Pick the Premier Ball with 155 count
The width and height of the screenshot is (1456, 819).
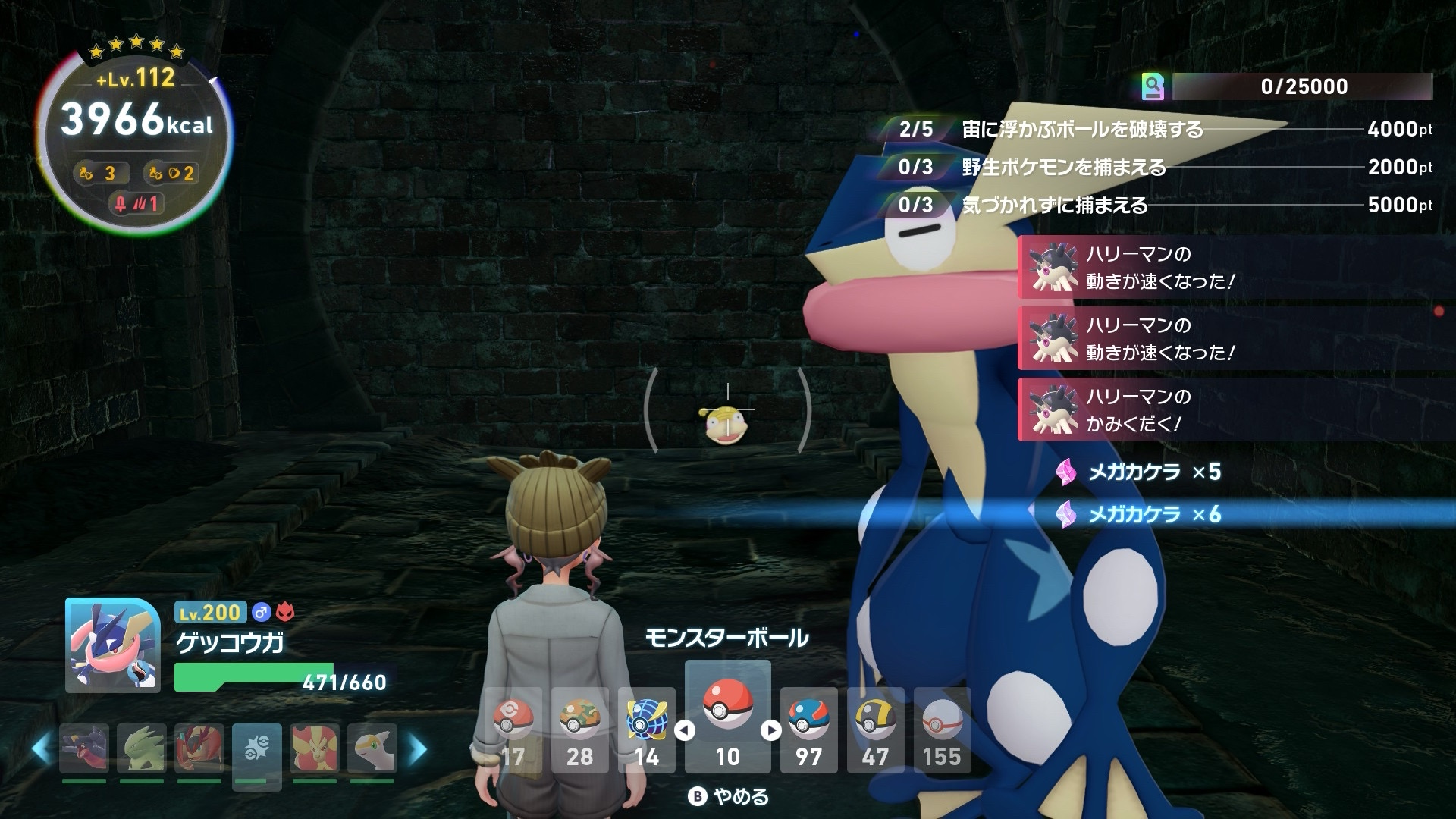click(x=942, y=730)
